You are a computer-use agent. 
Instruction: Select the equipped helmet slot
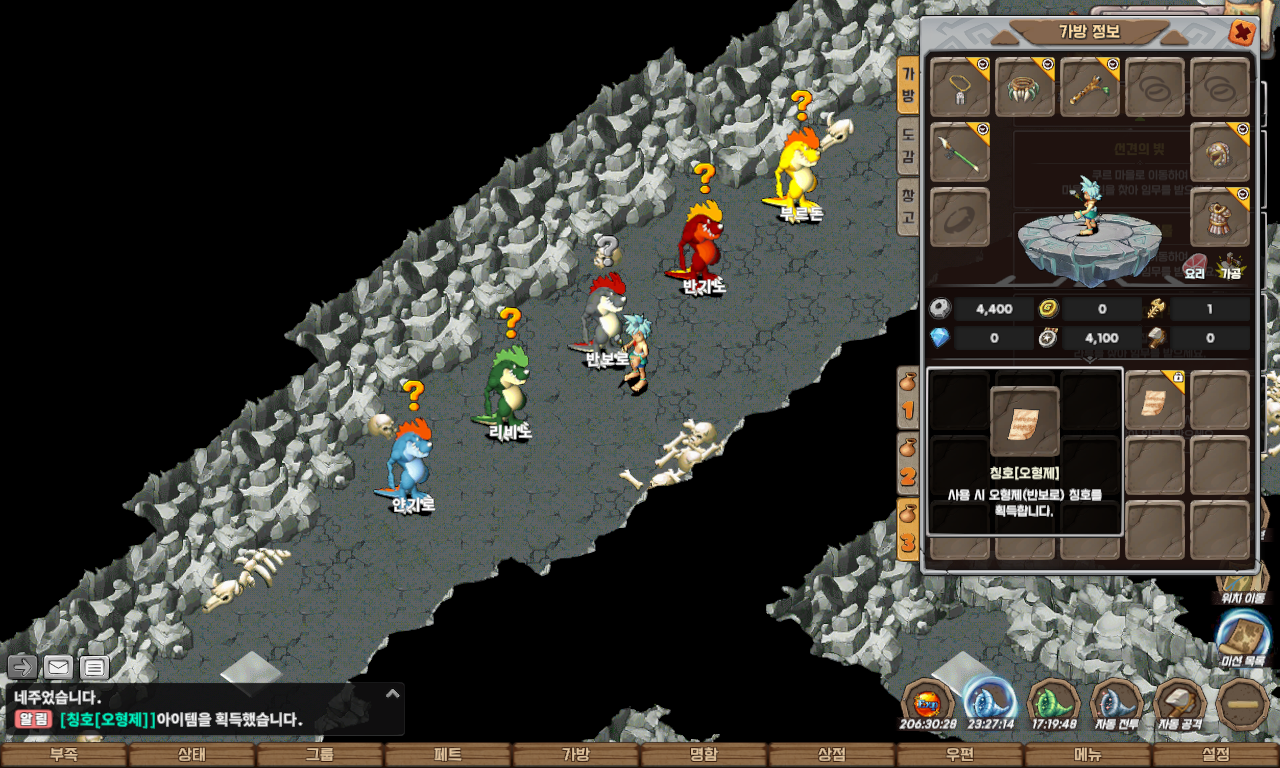pyautogui.click(x=1220, y=152)
